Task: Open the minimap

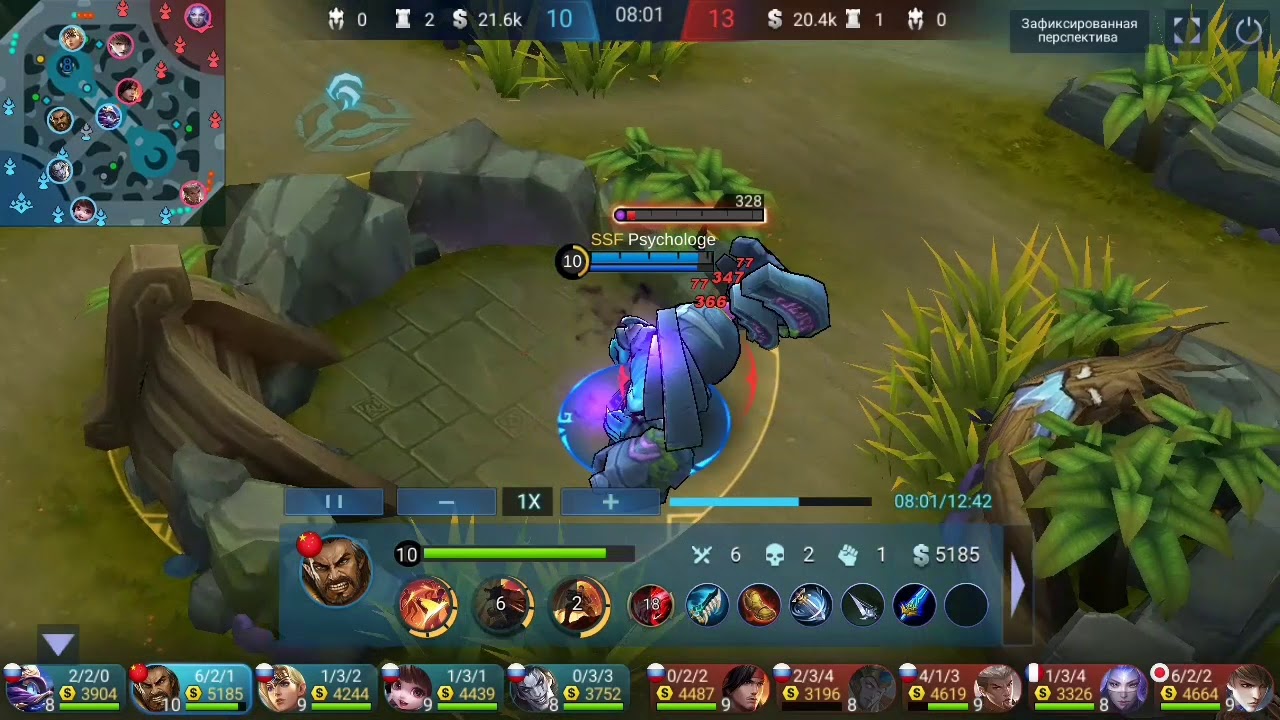Action: point(112,112)
